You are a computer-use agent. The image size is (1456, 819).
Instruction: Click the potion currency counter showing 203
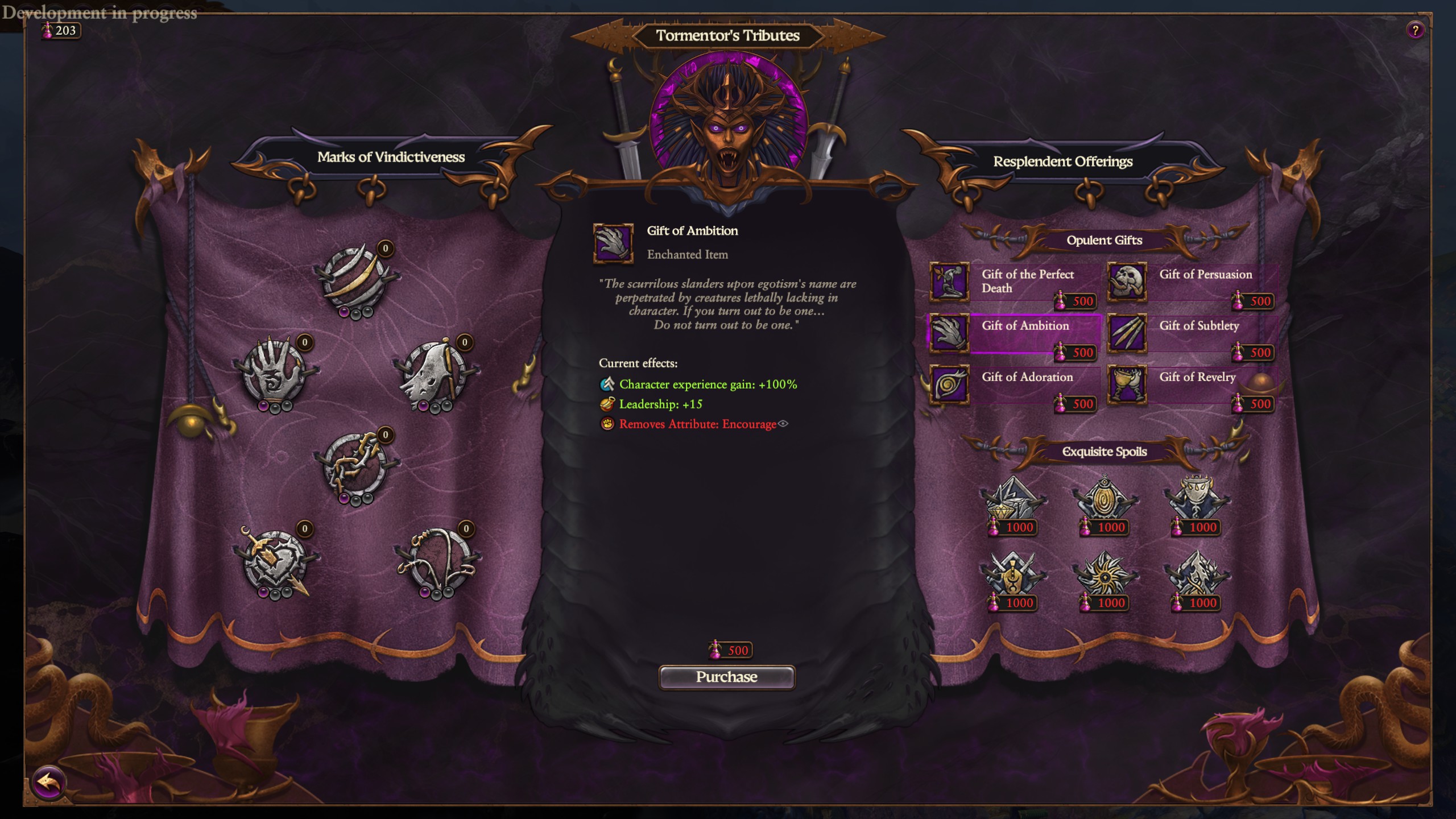60,31
